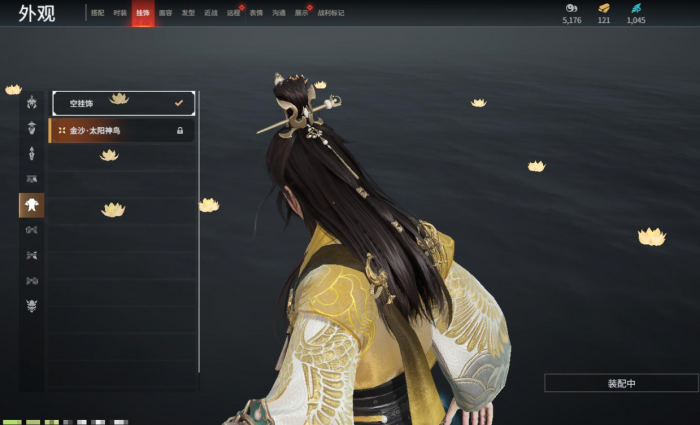
Task: Switch to the 面容 tab
Action: [165, 13]
